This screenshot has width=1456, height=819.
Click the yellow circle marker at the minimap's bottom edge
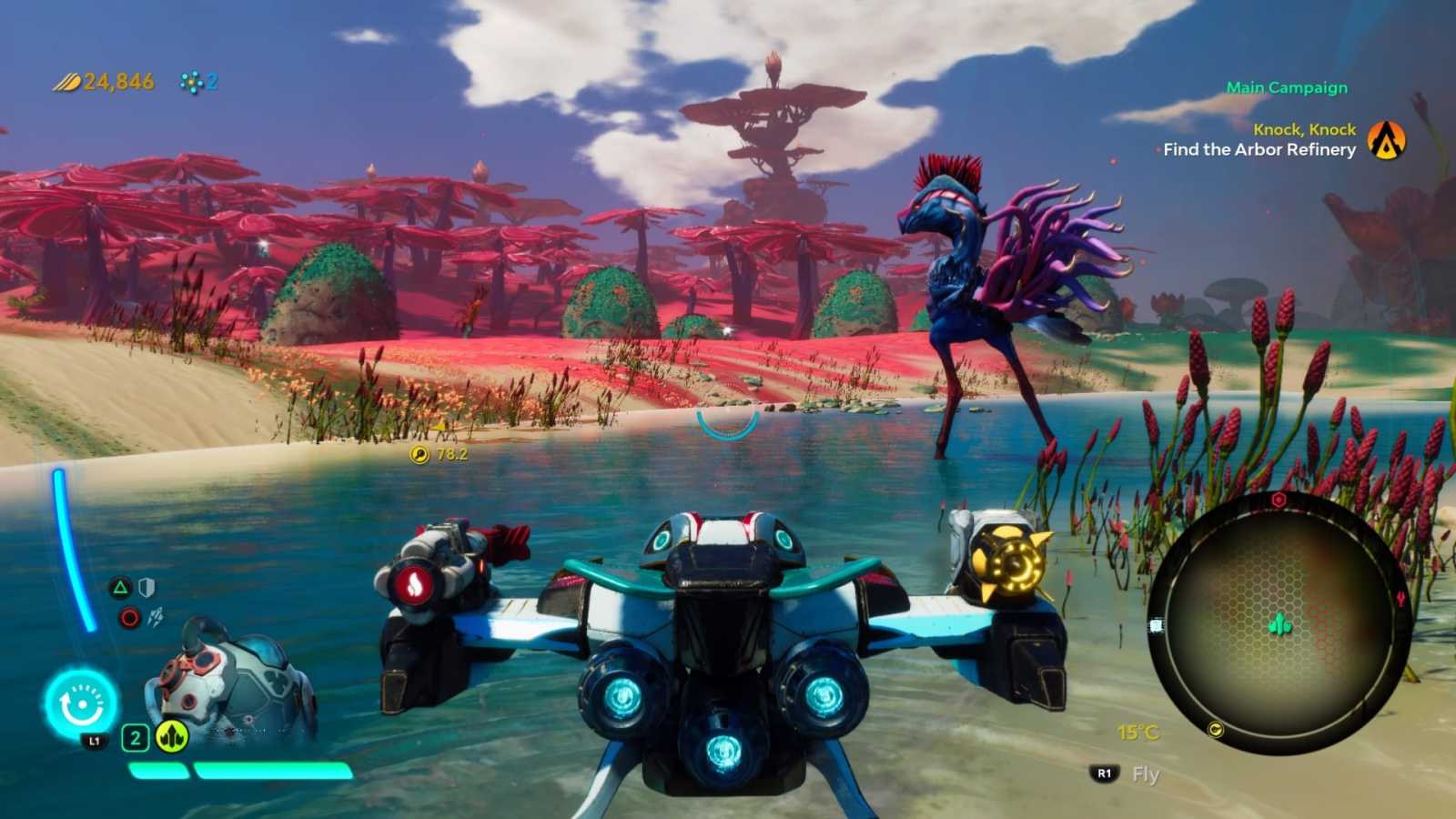[1216, 731]
